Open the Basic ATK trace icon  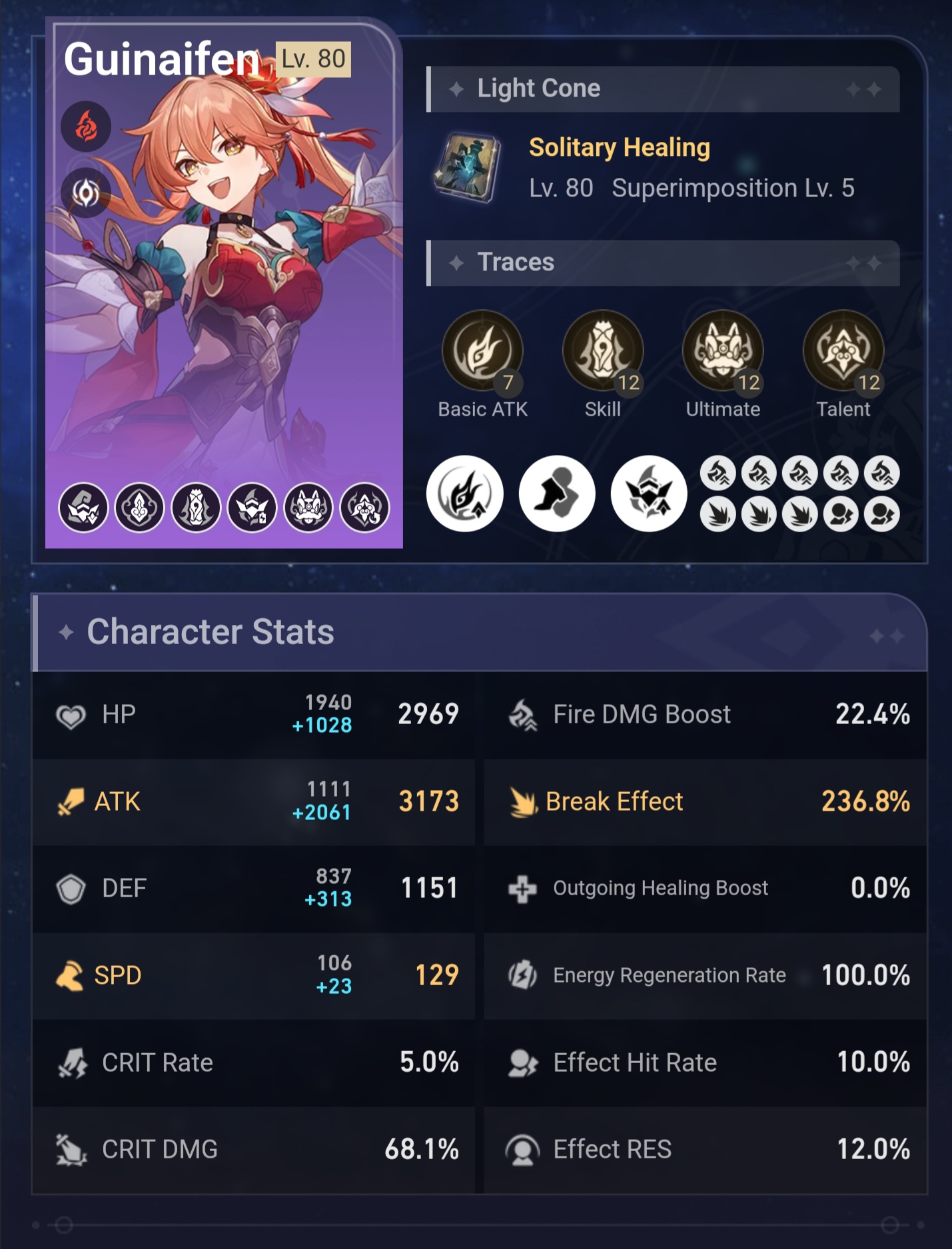[x=484, y=350]
